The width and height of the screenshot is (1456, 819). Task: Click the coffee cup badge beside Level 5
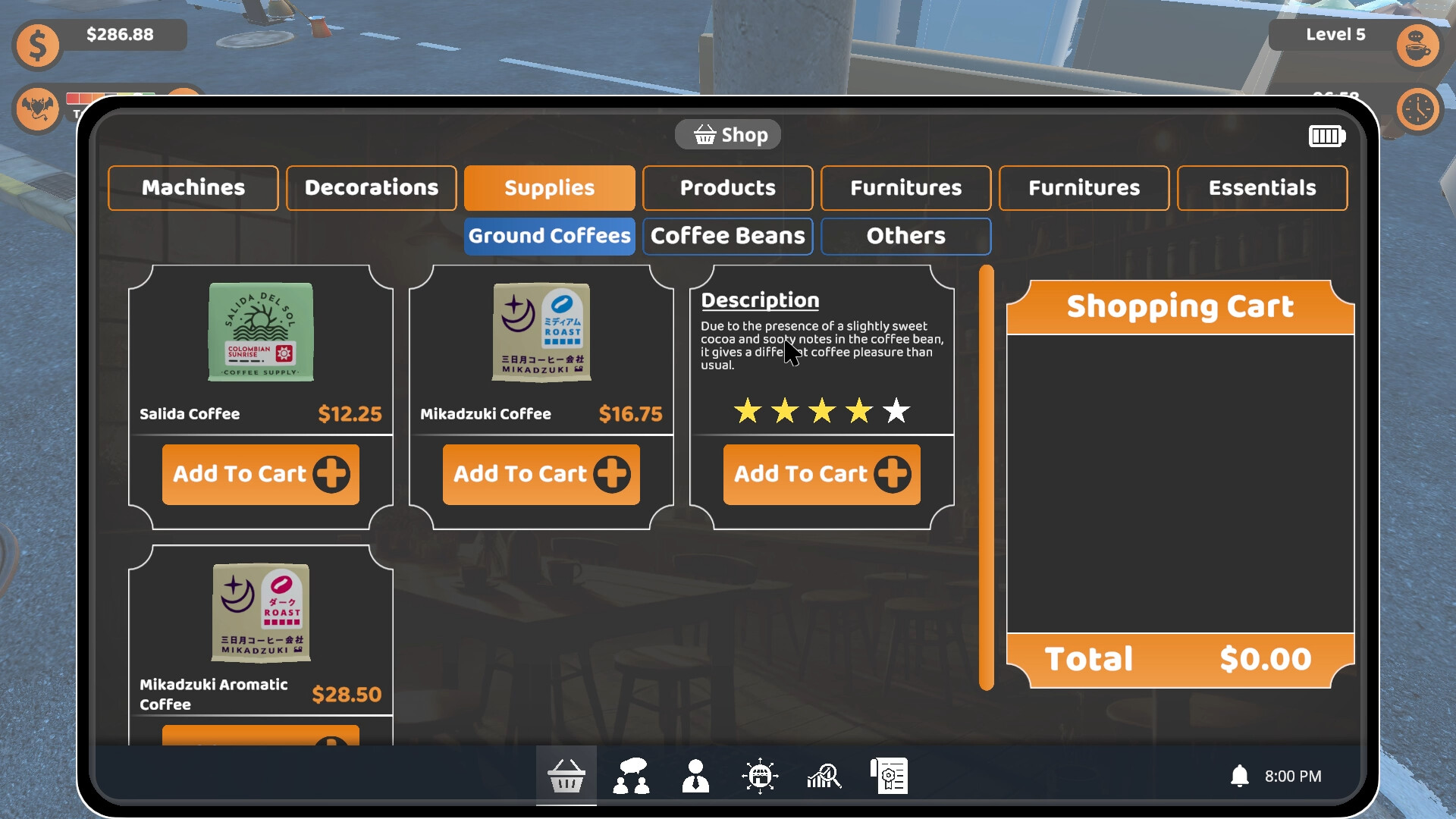click(x=1417, y=45)
